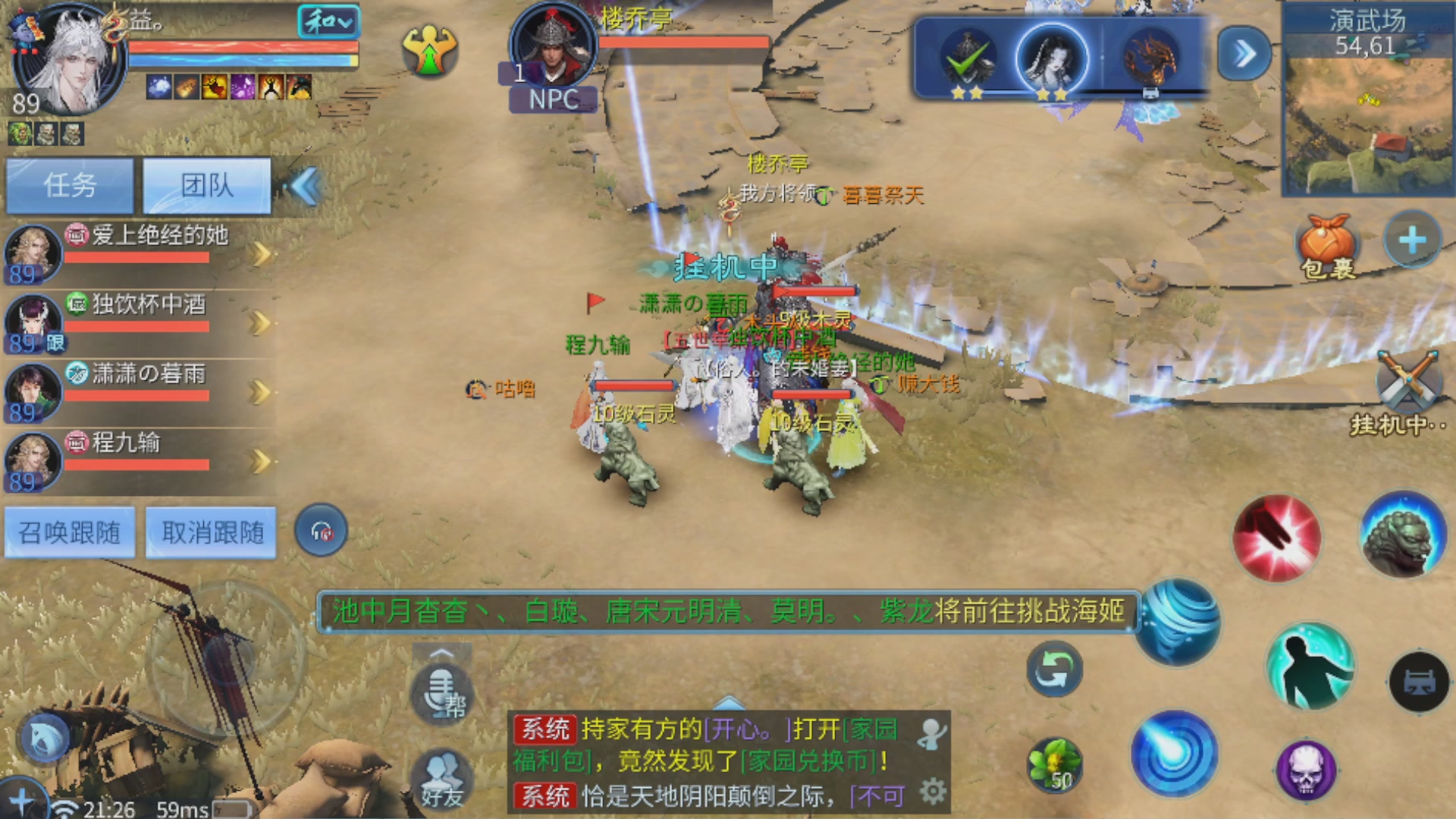This screenshot has height=819, width=1456.
Task: Cast the red claw attack skill
Action: click(x=1278, y=540)
